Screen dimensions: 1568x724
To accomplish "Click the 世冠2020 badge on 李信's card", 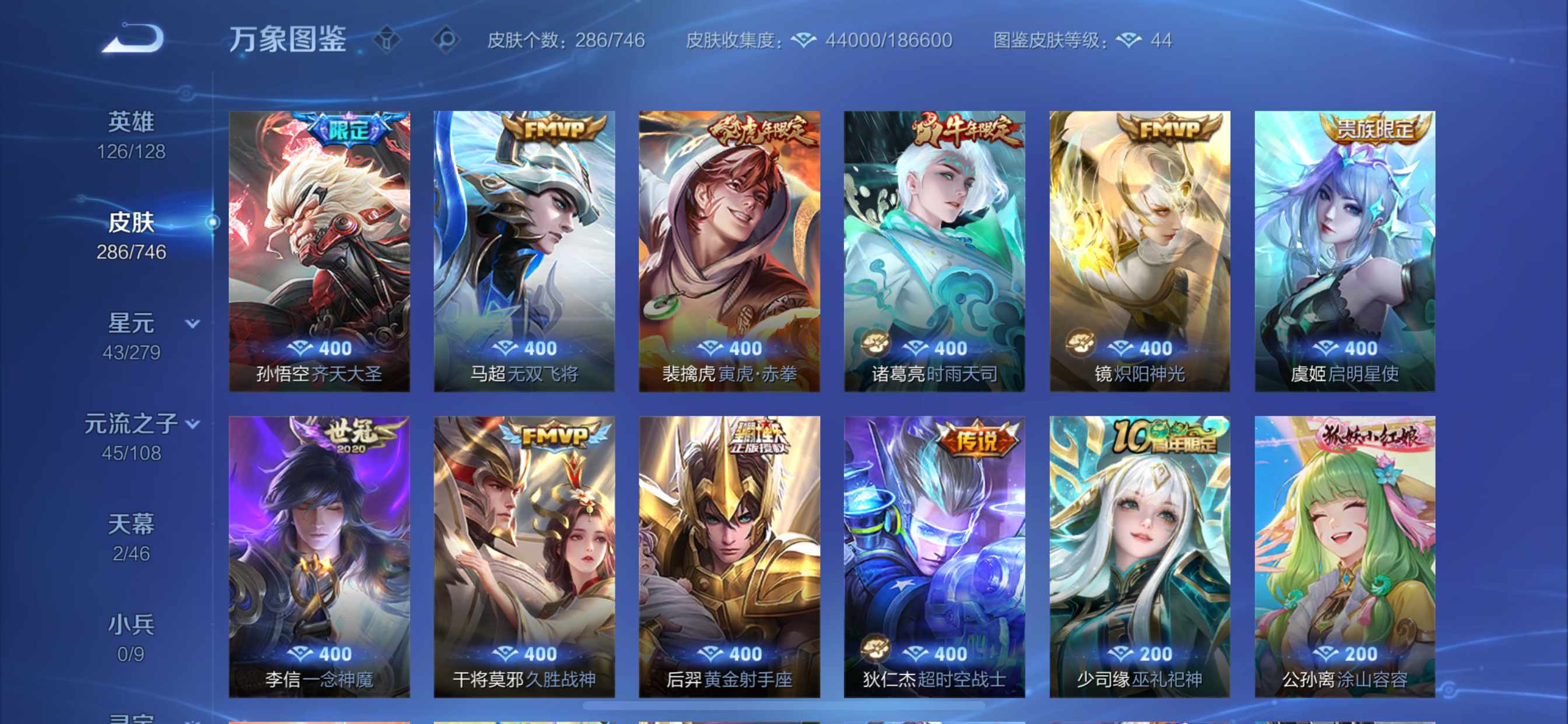I will click(353, 433).
